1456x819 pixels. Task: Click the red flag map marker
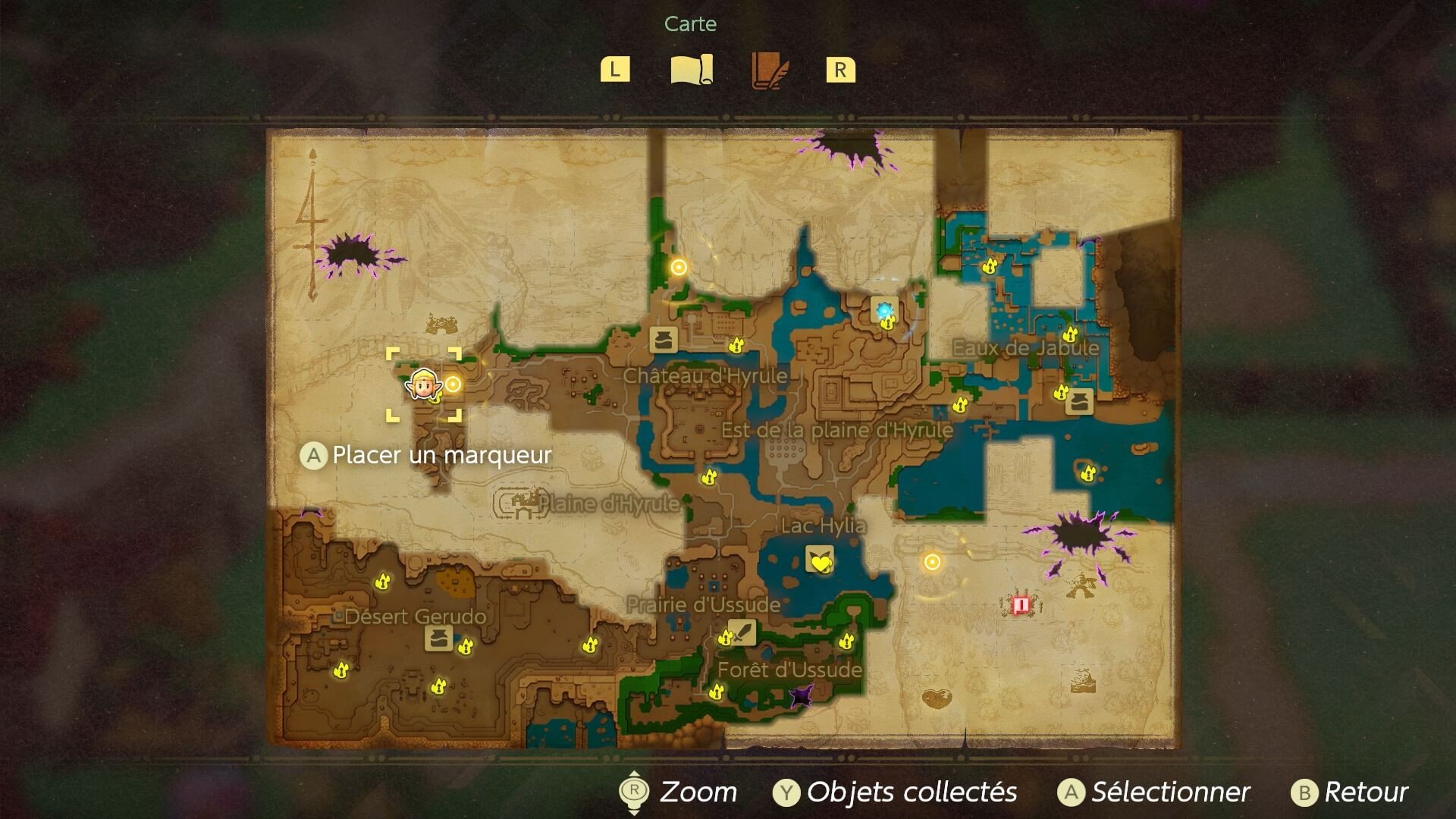[1020, 604]
